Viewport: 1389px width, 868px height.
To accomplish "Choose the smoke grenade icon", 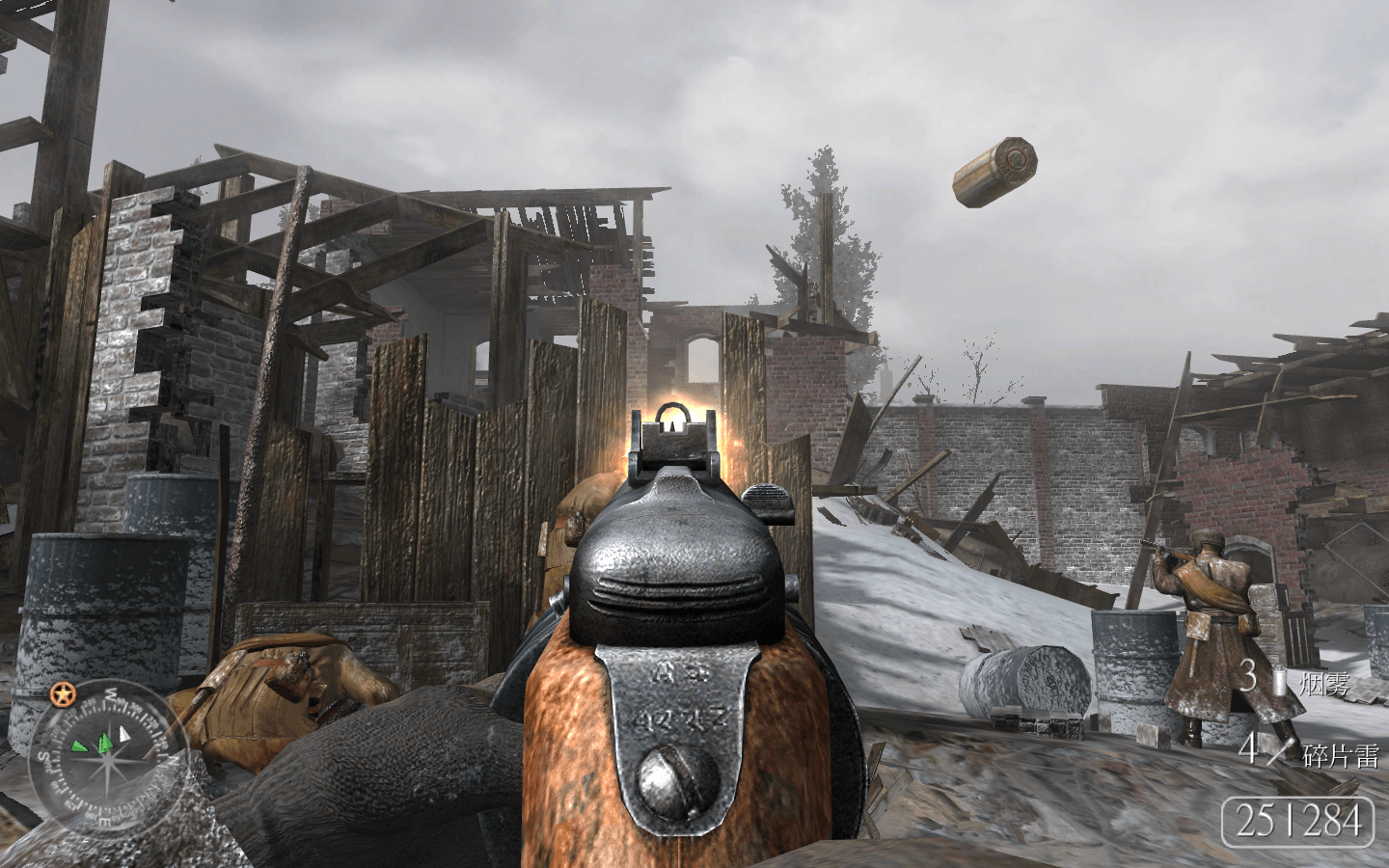I will pyautogui.click(x=1280, y=680).
